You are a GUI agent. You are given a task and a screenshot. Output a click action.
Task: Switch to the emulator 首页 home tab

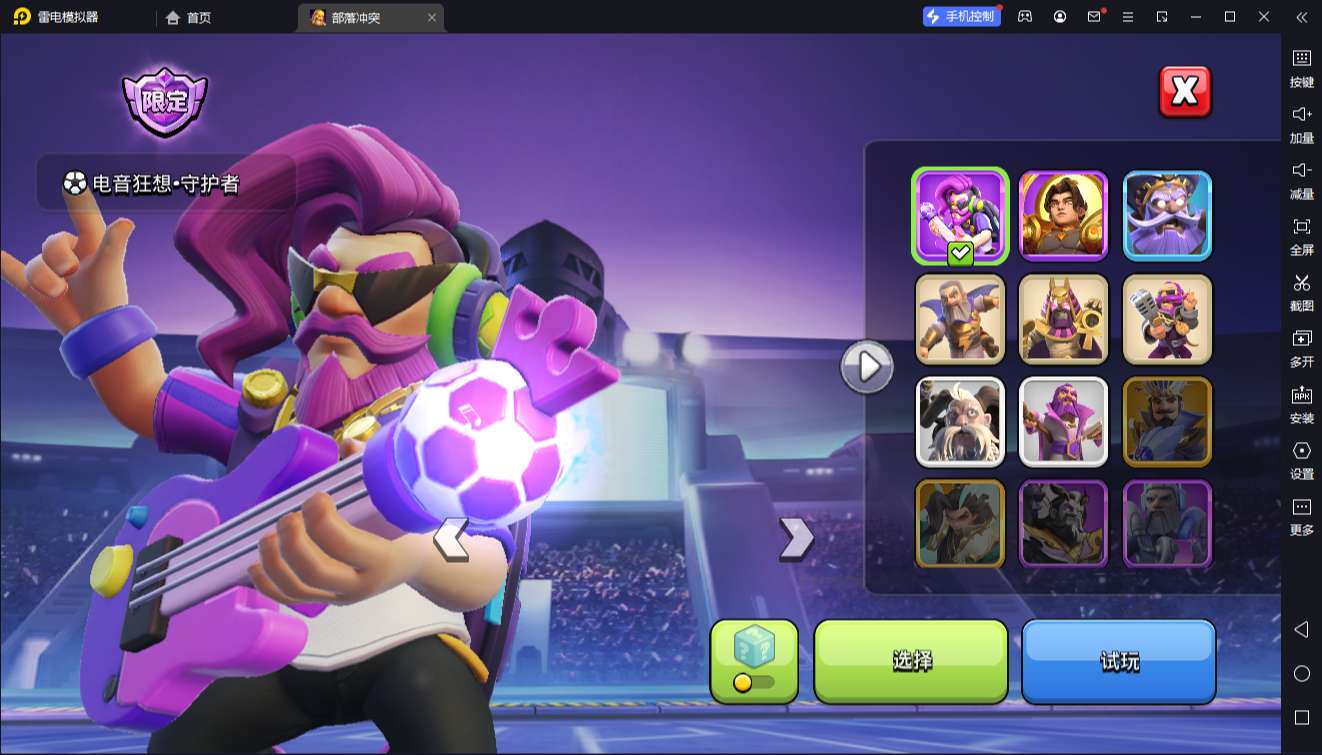click(189, 17)
